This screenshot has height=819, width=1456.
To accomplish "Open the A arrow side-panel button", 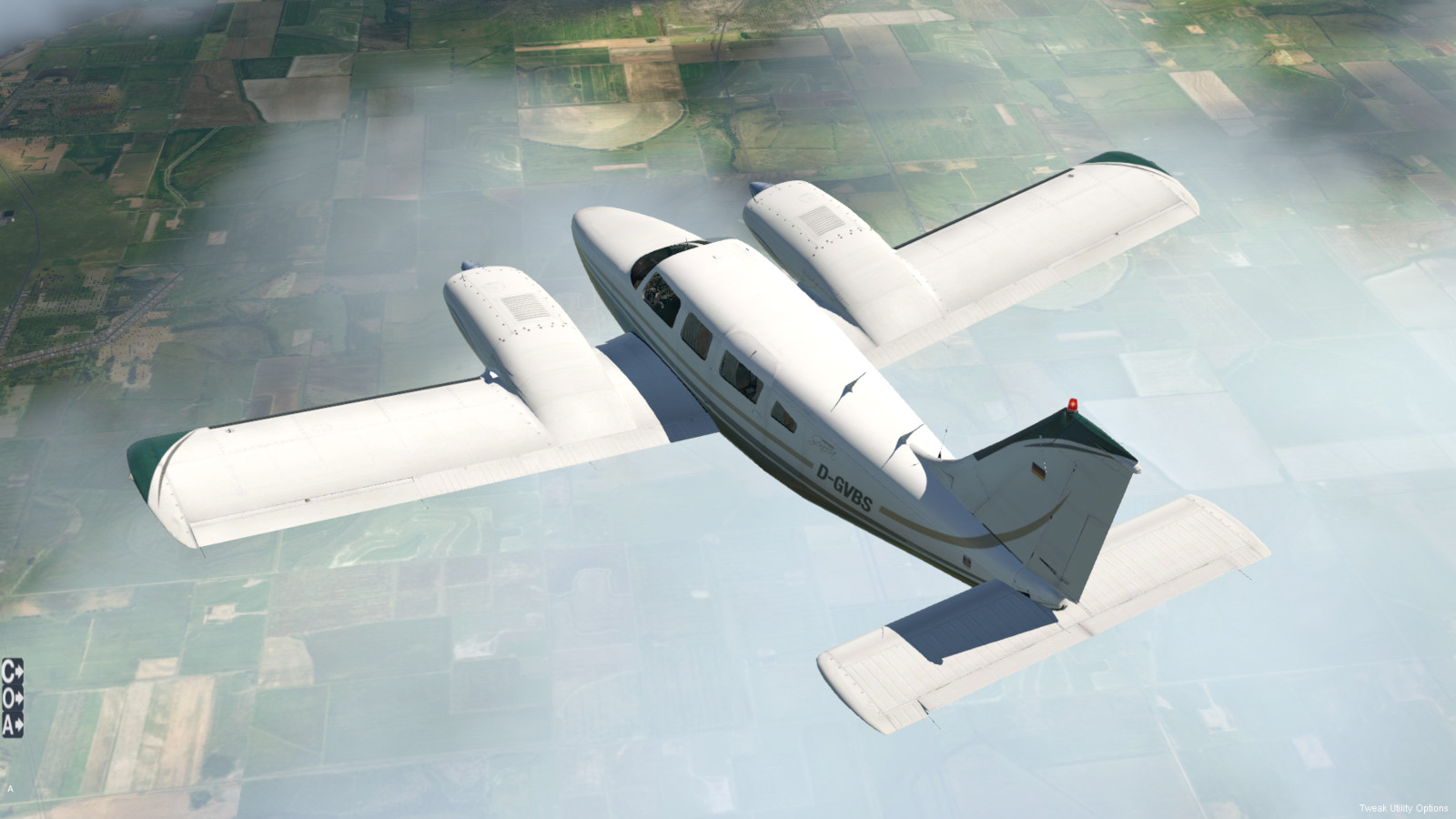I will (x=12, y=725).
